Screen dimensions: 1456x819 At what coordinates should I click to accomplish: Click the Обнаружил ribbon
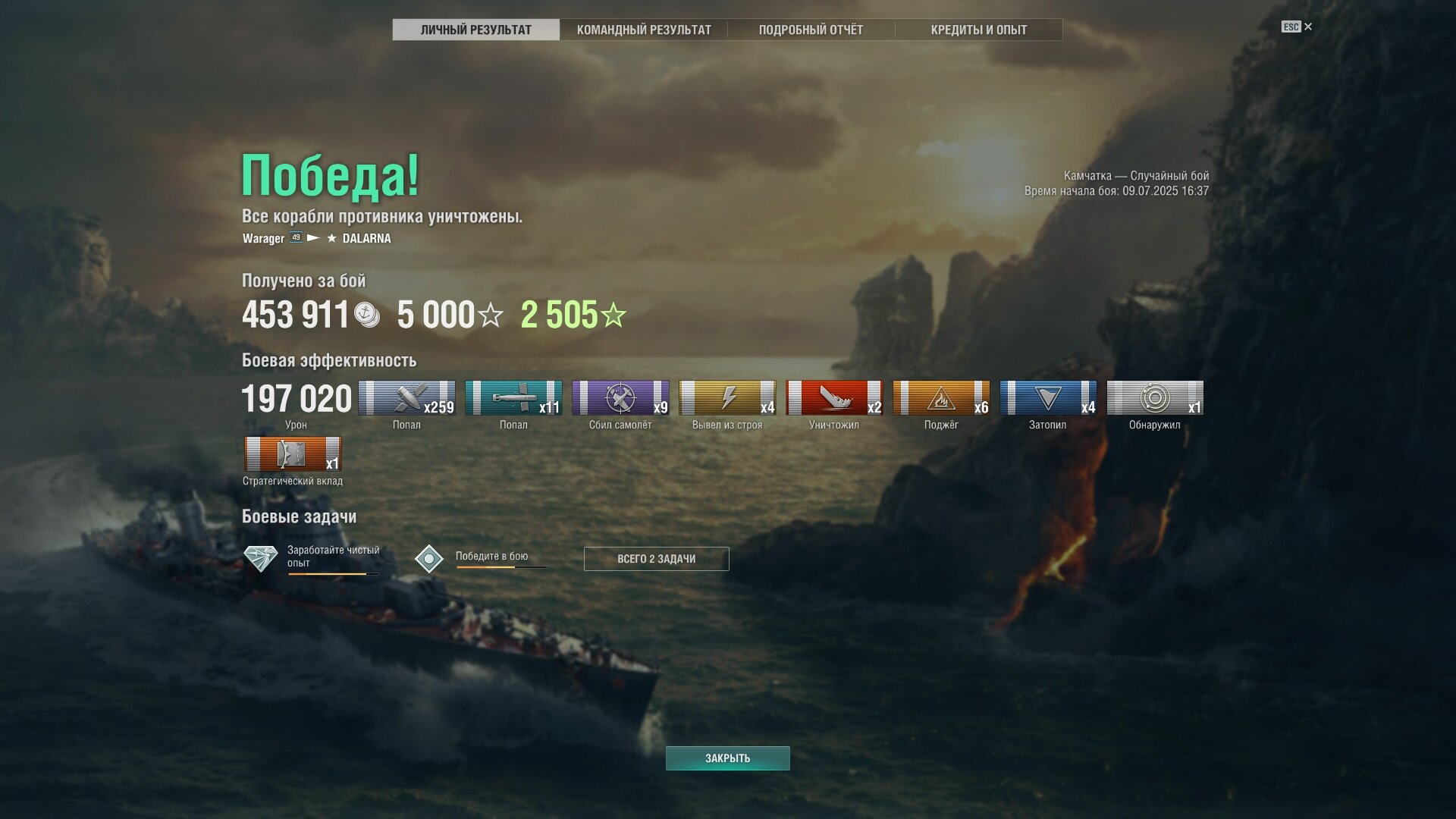[1155, 398]
